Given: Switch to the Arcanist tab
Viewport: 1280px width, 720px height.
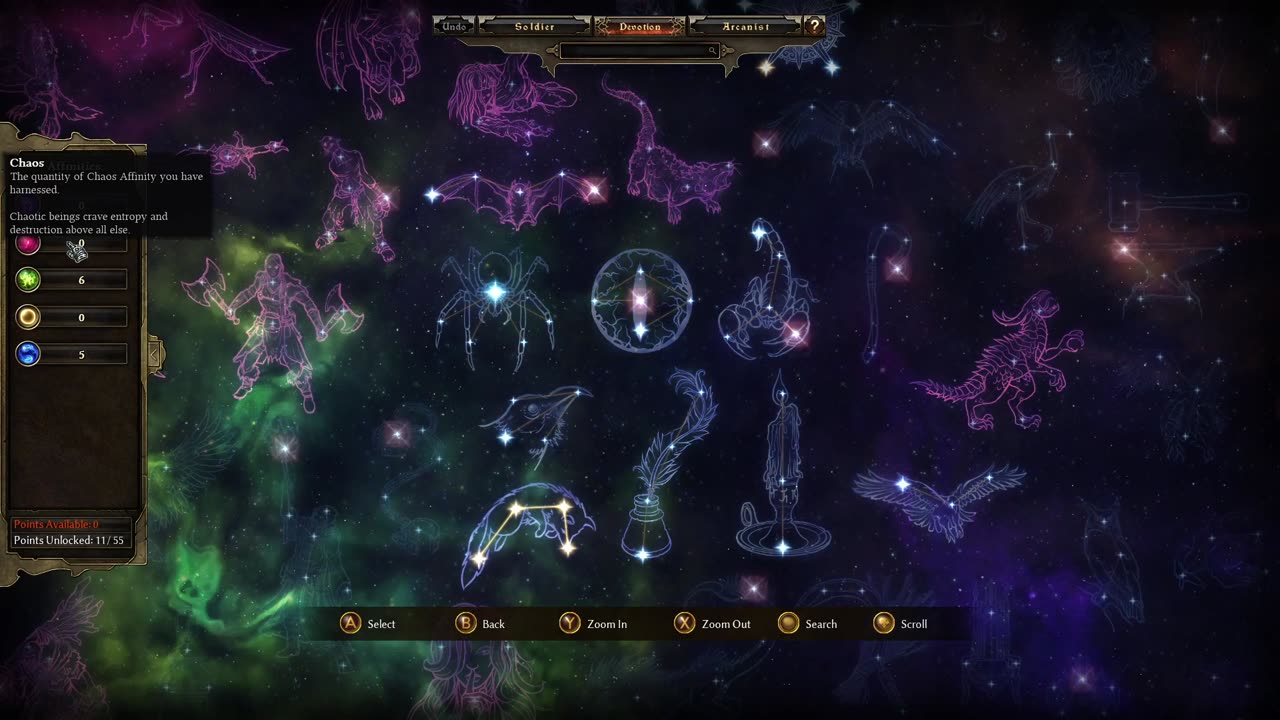Looking at the screenshot, I should tap(745, 27).
